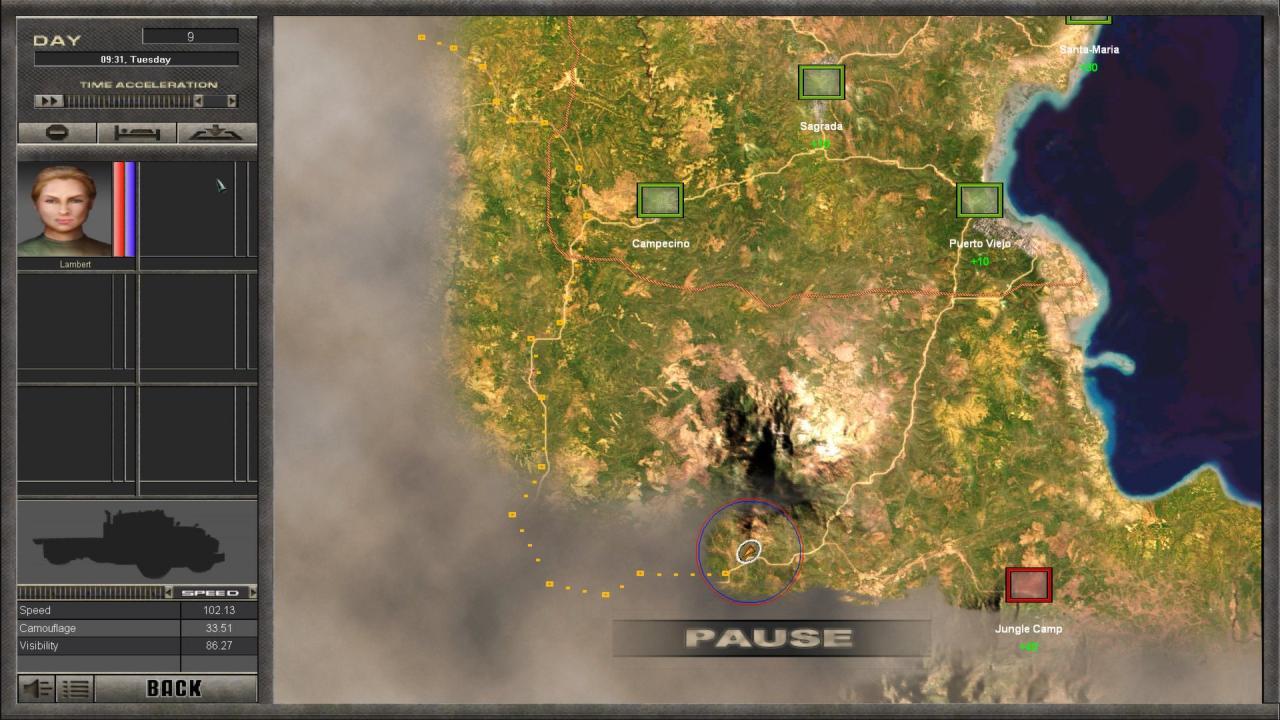Click the PAUSE banner to resume
This screenshot has height=720, width=1280.
click(768, 636)
